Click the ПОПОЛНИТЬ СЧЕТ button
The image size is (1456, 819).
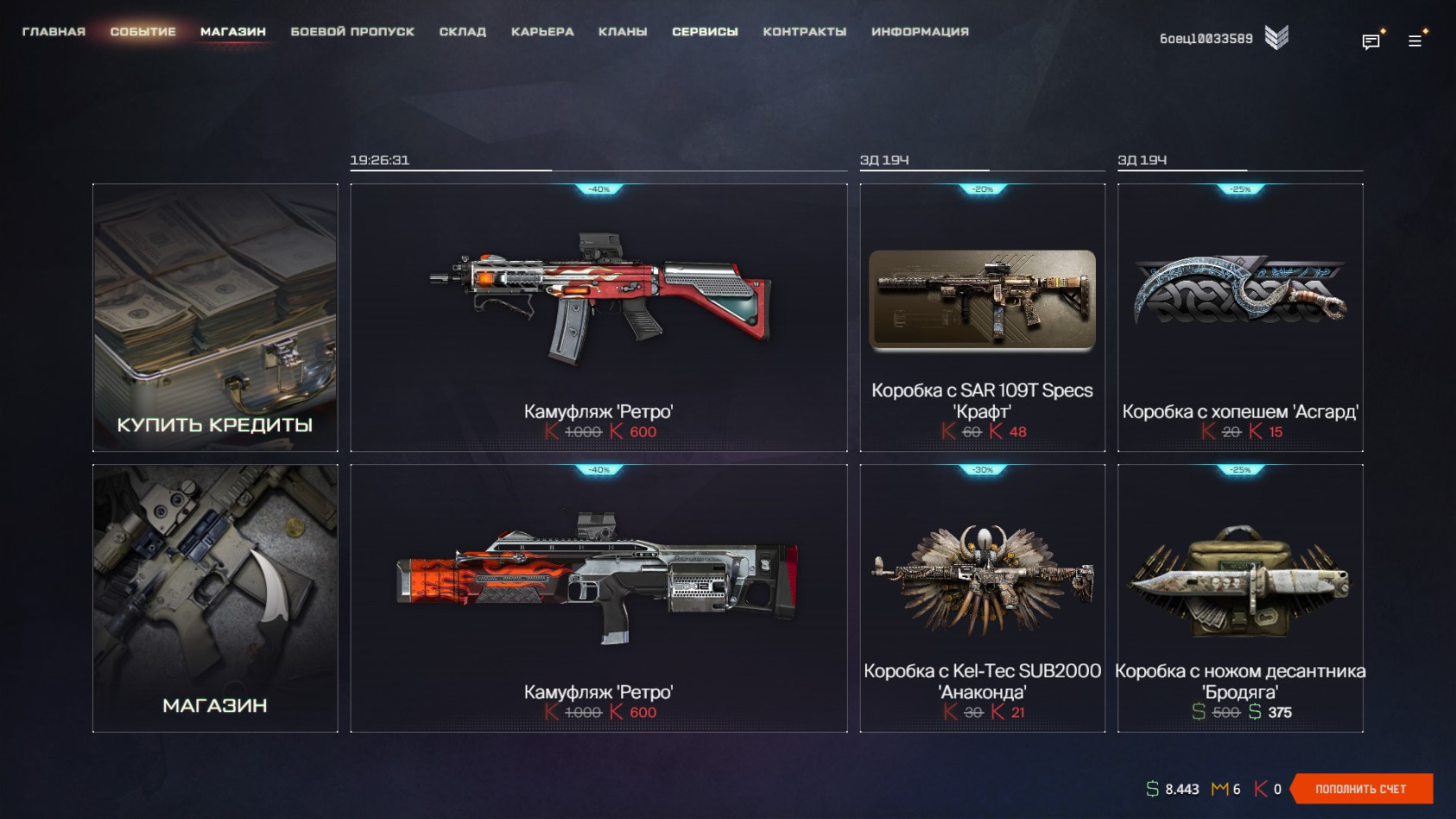[1361, 789]
